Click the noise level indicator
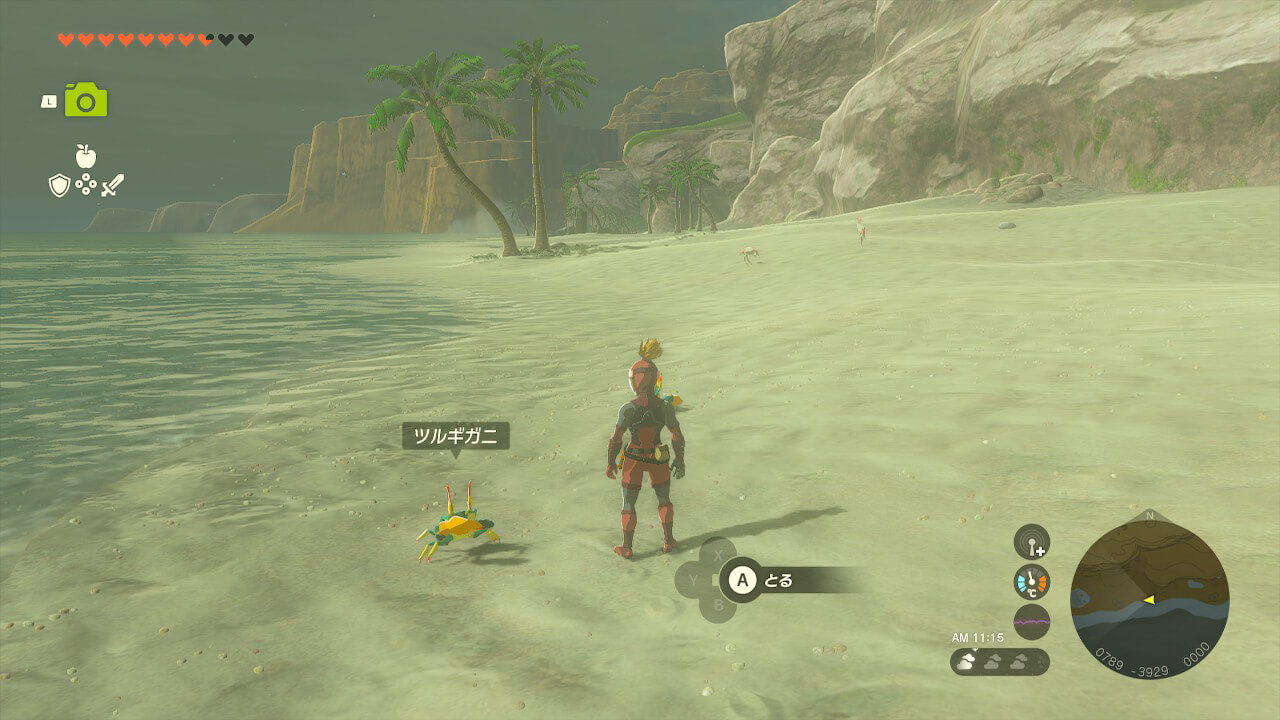1280x720 pixels. pyautogui.click(x=1031, y=621)
